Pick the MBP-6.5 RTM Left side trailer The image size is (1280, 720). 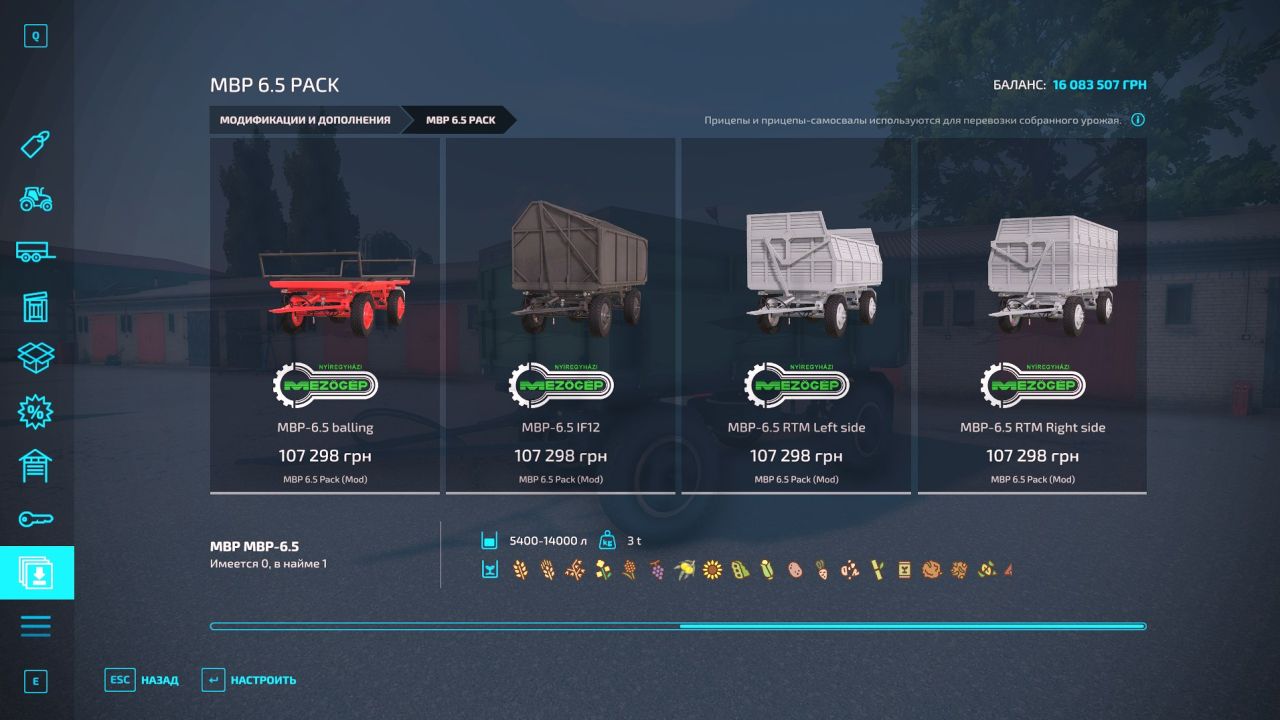(x=796, y=315)
